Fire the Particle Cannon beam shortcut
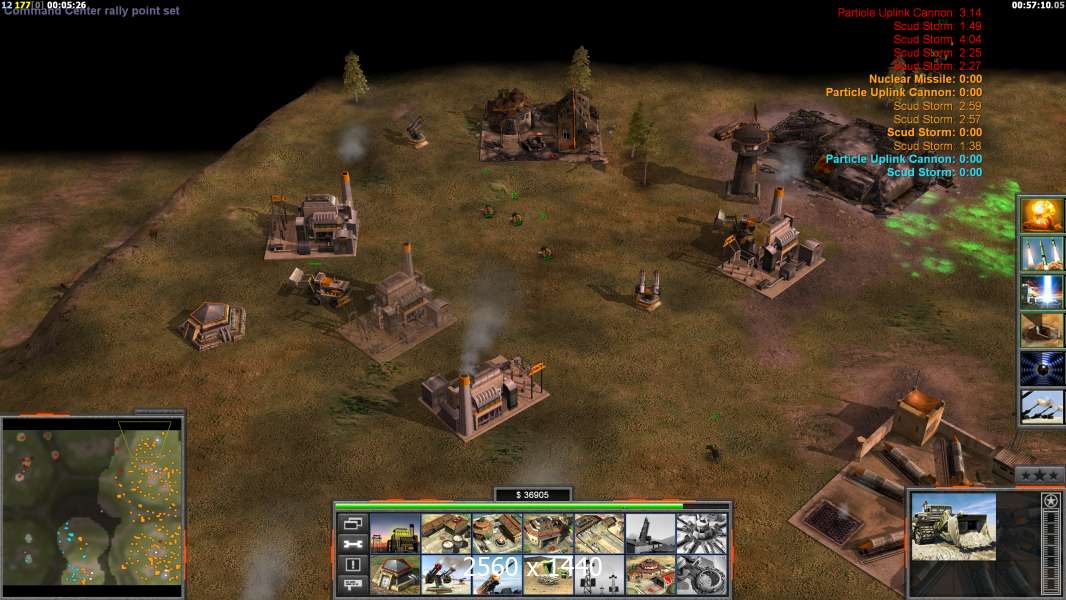 click(1042, 291)
